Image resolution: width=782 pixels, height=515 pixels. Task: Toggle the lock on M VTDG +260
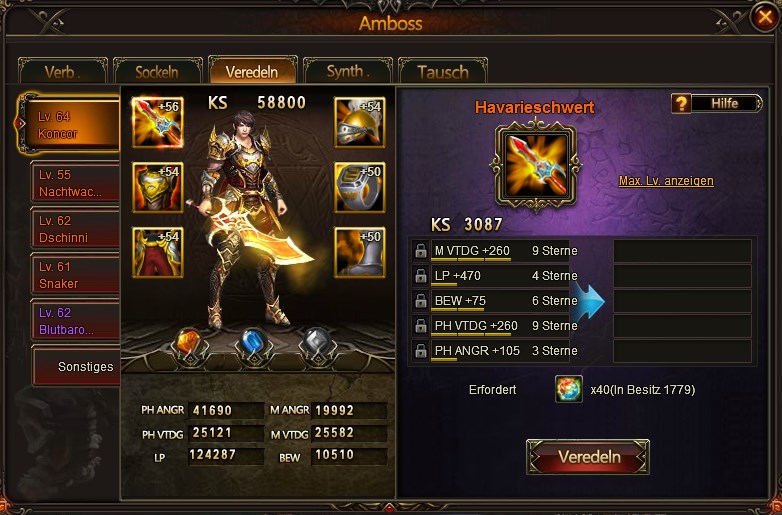[420, 251]
